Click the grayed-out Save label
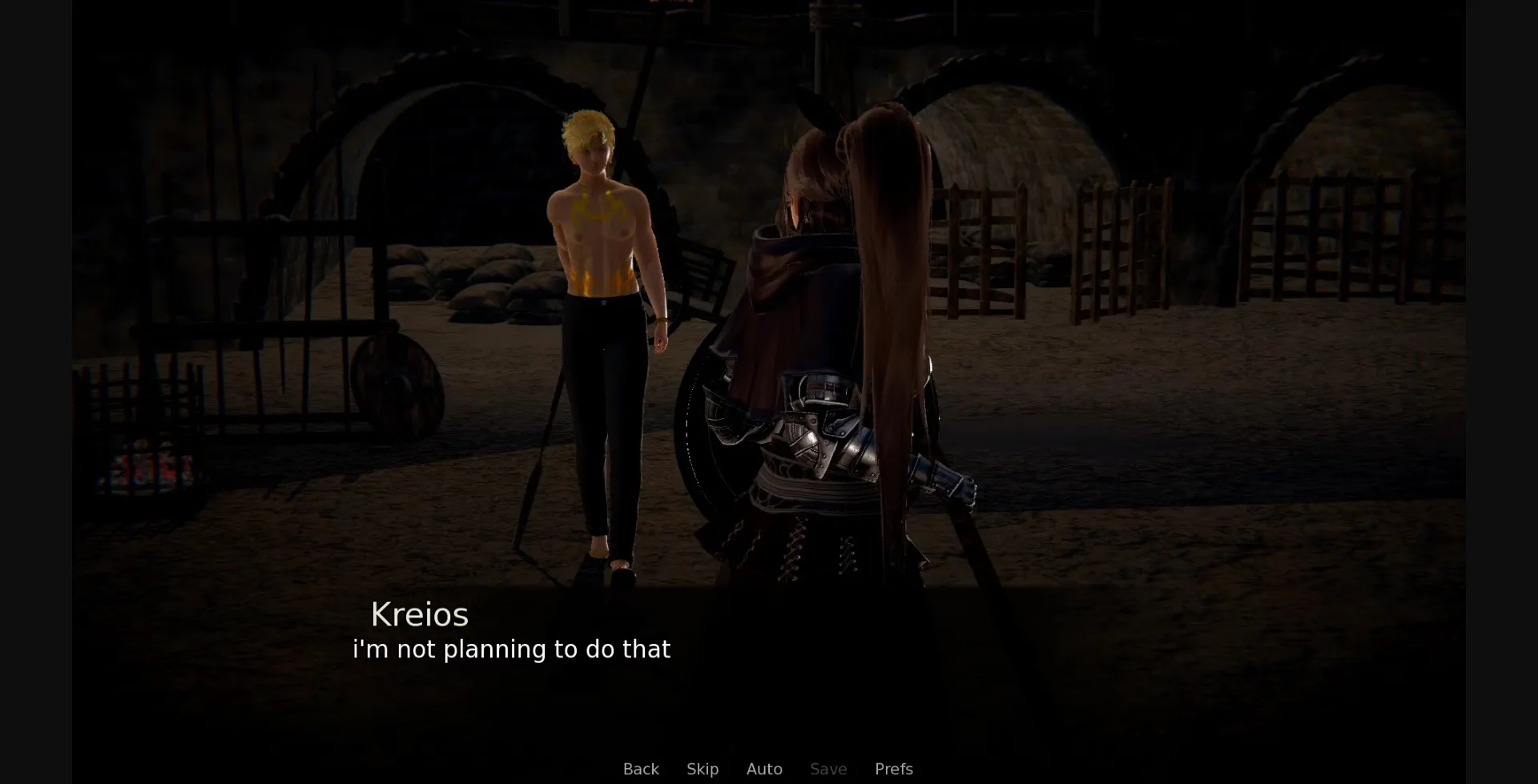 point(828,769)
